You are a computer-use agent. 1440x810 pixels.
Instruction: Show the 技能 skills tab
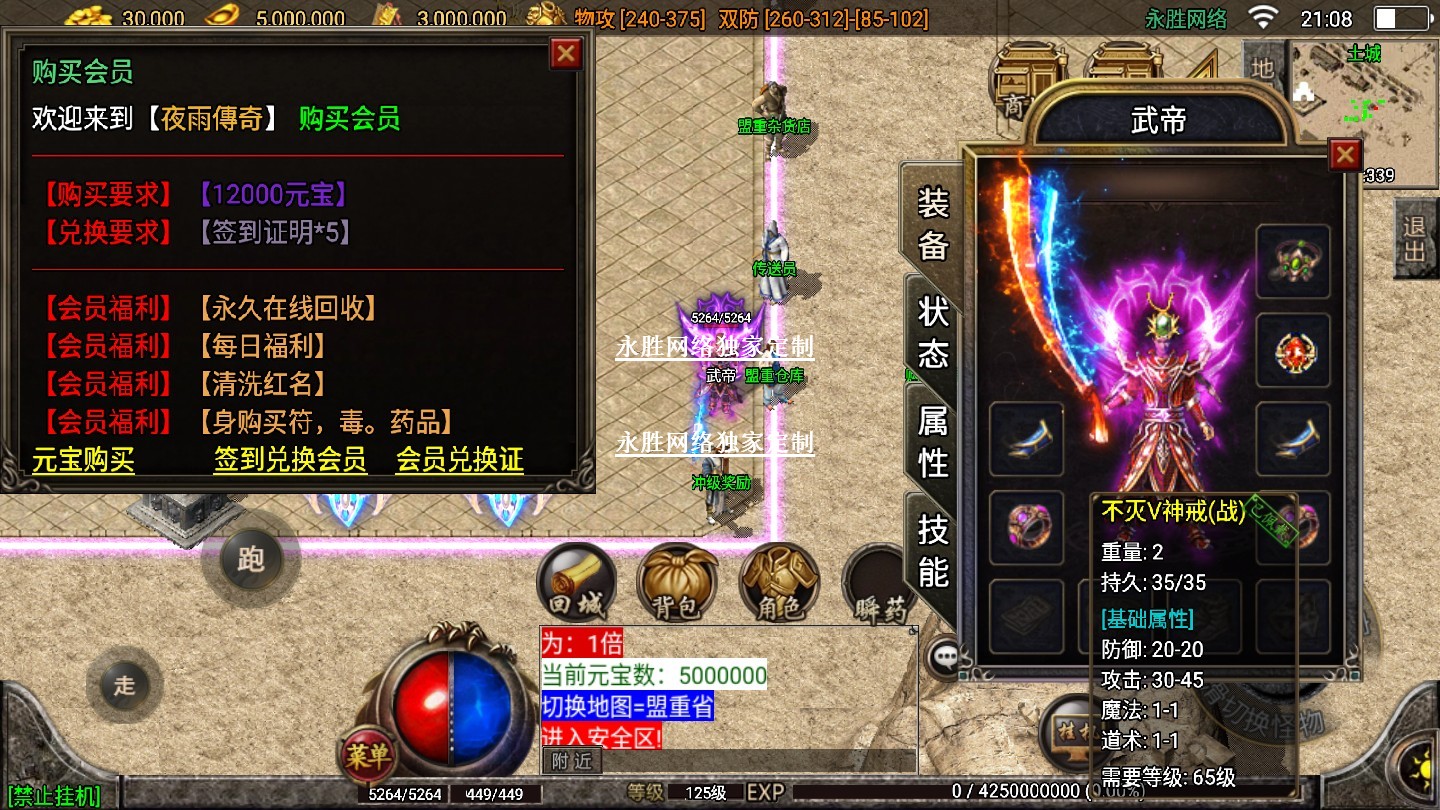(x=933, y=549)
